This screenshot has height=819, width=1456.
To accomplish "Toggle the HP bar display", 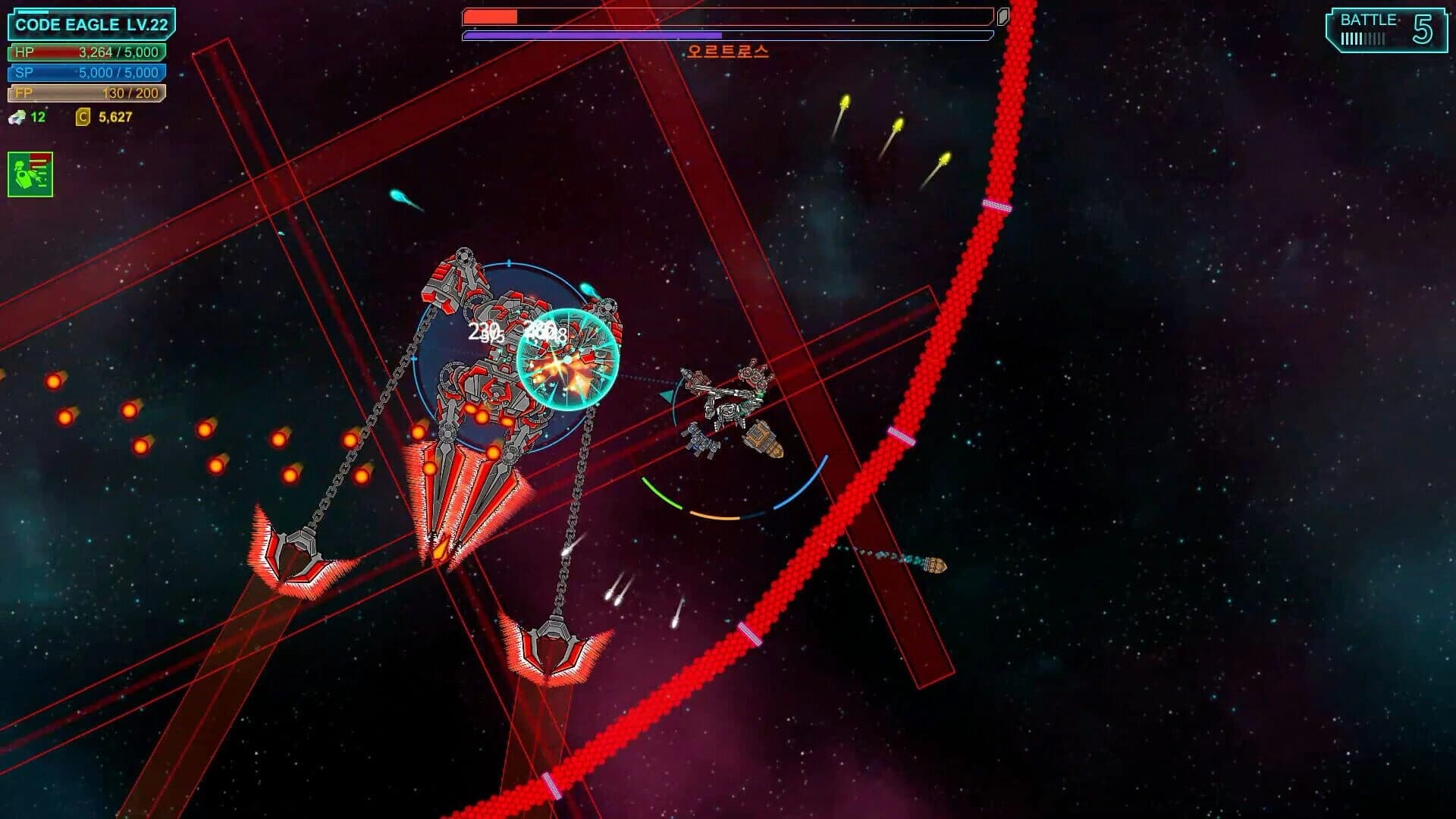I will 87,53.
